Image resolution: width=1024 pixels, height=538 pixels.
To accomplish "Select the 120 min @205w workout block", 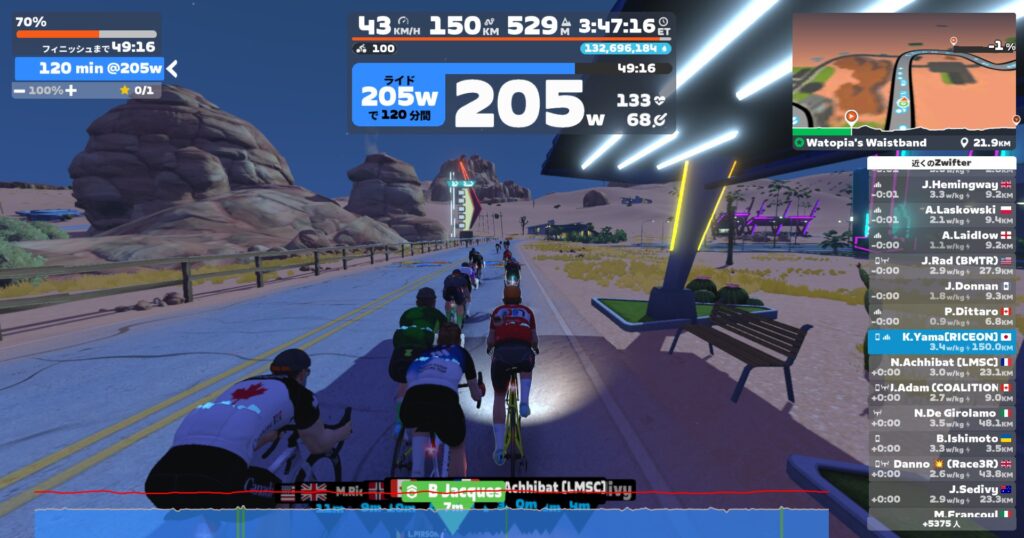I will [x=90, y=68].
